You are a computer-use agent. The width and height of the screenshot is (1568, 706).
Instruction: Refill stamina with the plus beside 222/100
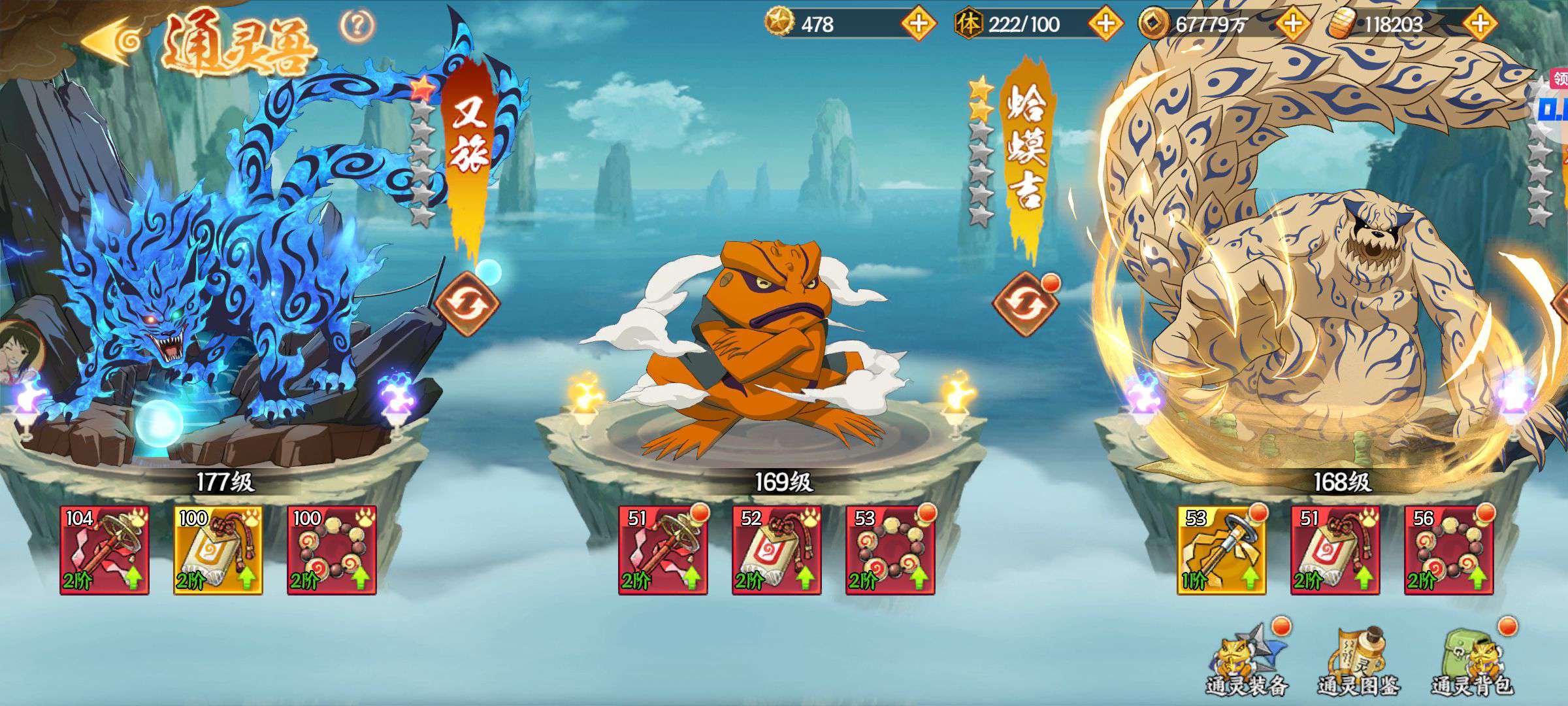pyautogui.click(x=1105, y=24)
